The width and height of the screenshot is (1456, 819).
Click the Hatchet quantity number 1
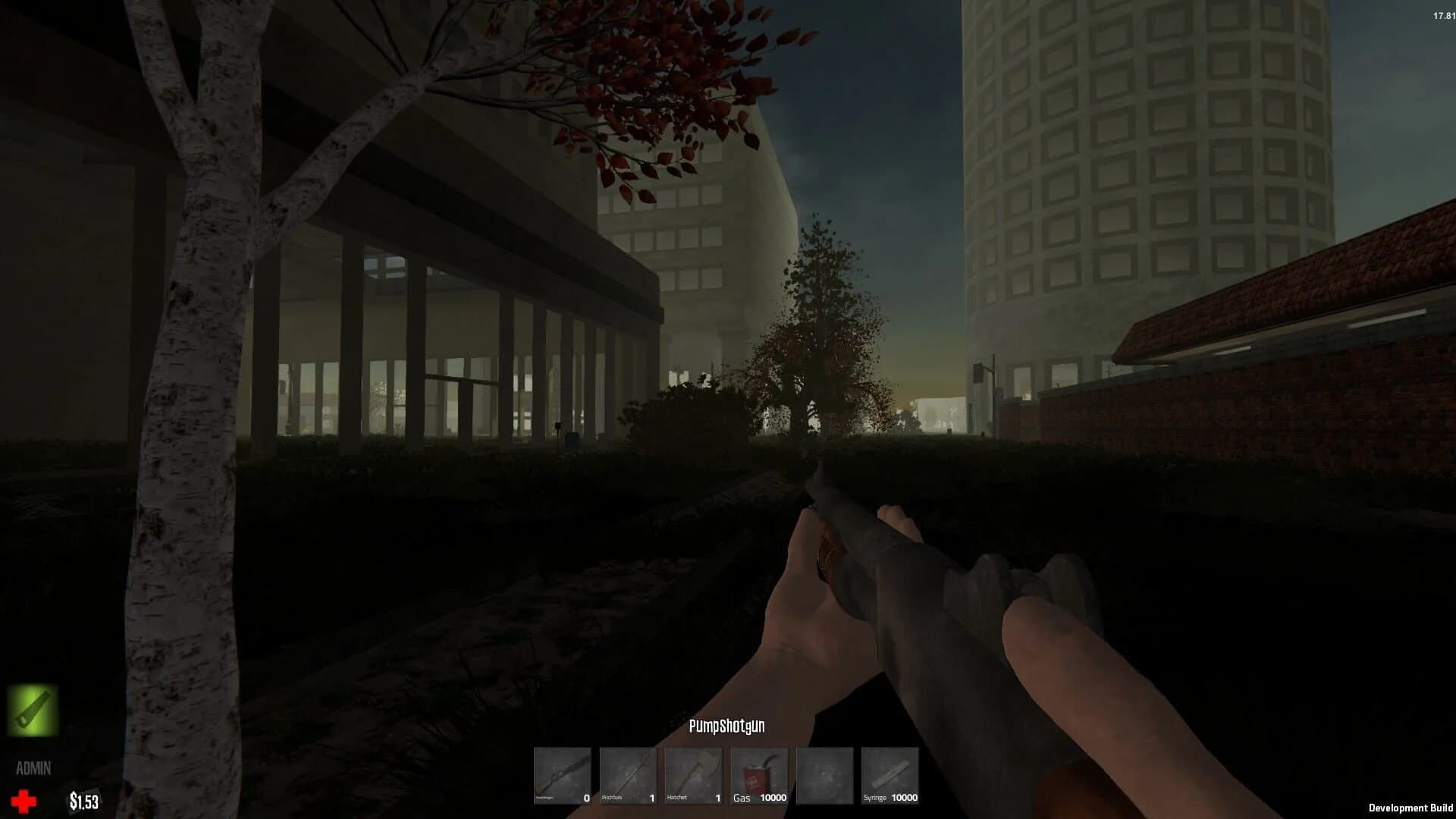pyautogui.click(x=717, y=797)
